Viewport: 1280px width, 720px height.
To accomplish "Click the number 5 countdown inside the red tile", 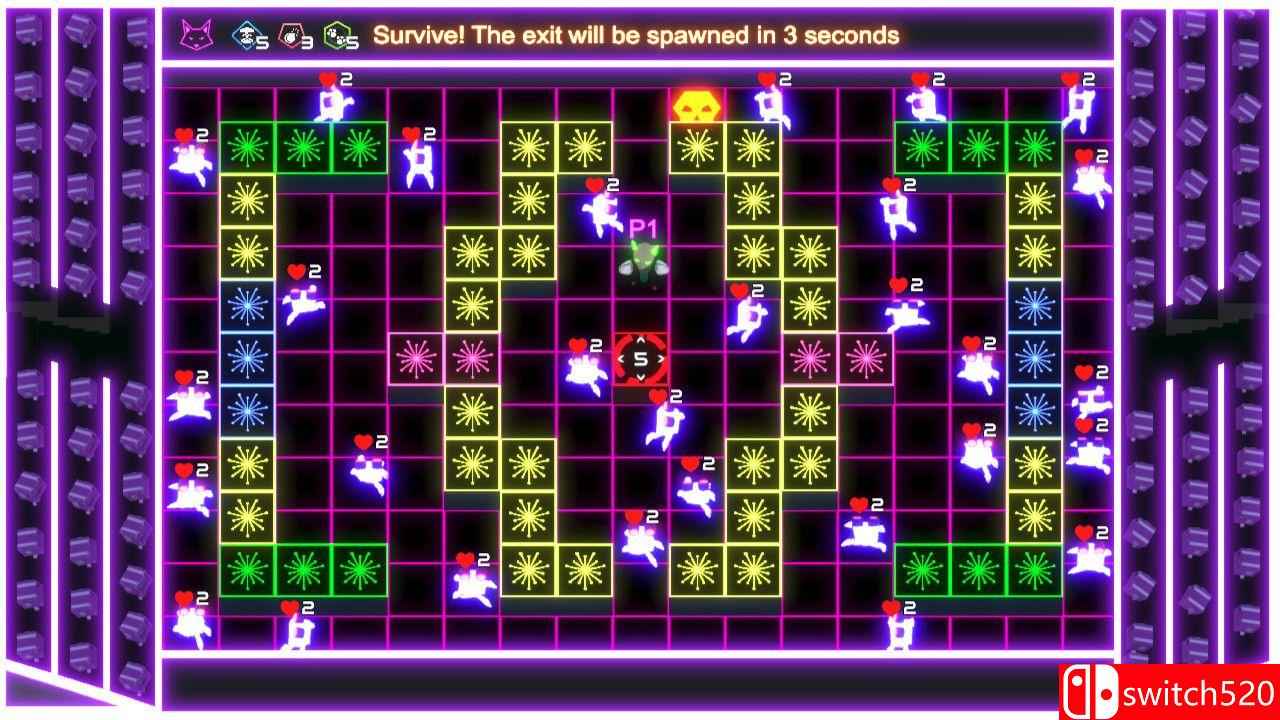I will click(640, 358).
